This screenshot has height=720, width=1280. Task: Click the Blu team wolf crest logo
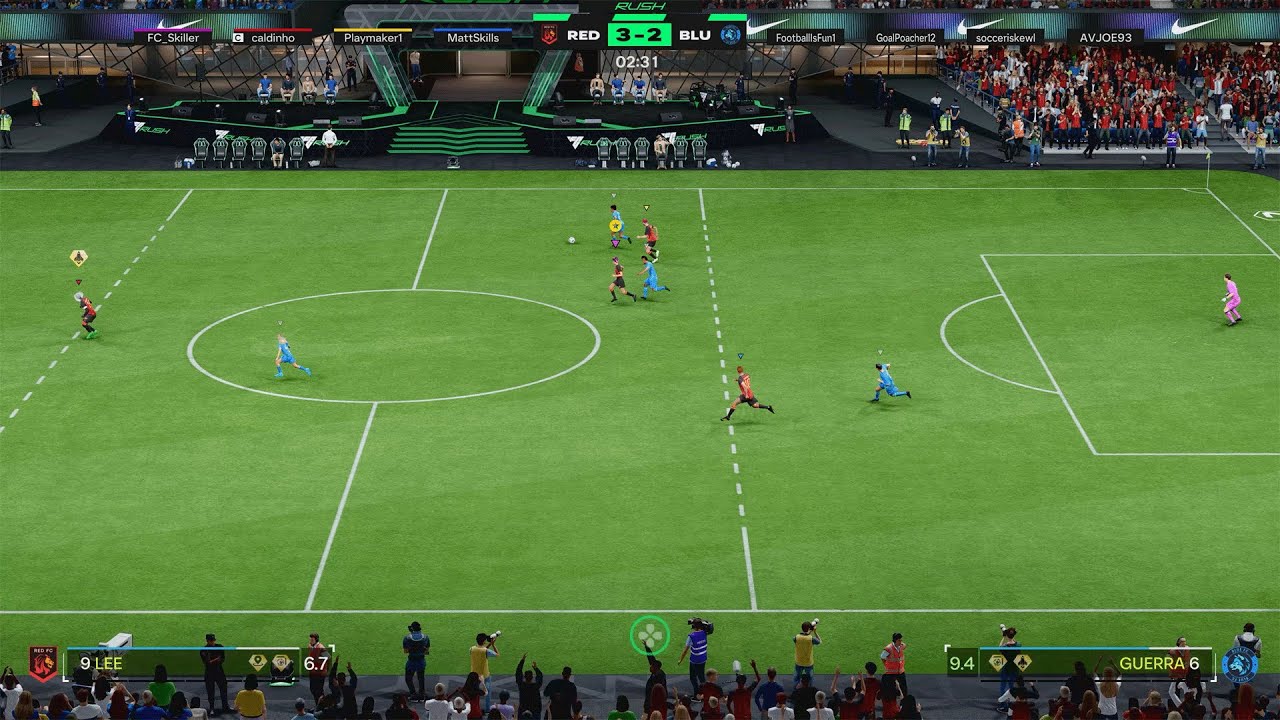point(1240,663)
